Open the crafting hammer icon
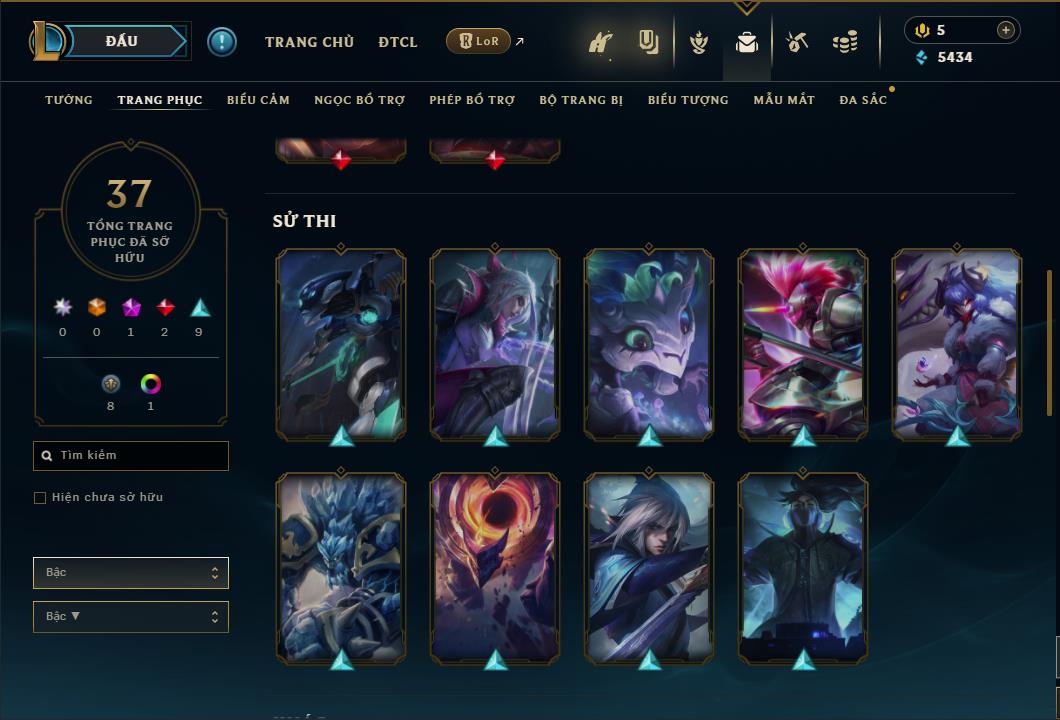Image resolution: width=1060 pixels, height=720 pixels. (797, 42)
